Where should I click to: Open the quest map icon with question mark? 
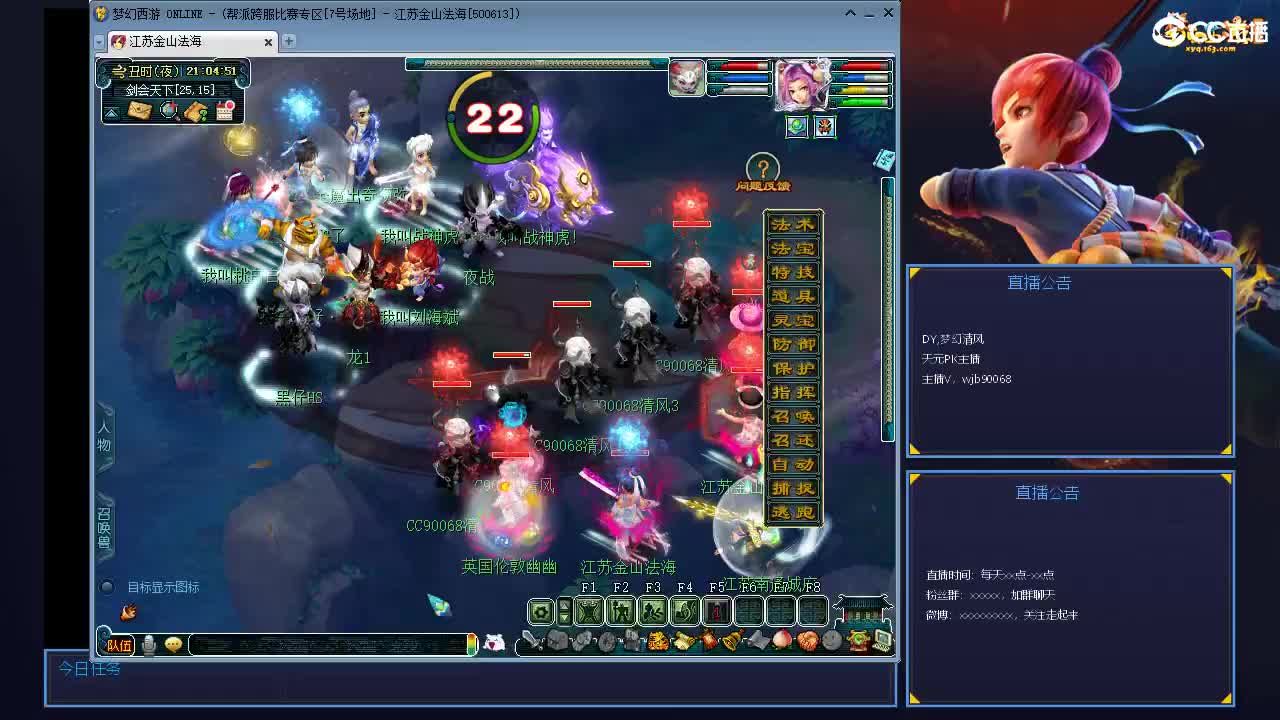[x=196, y=112]
